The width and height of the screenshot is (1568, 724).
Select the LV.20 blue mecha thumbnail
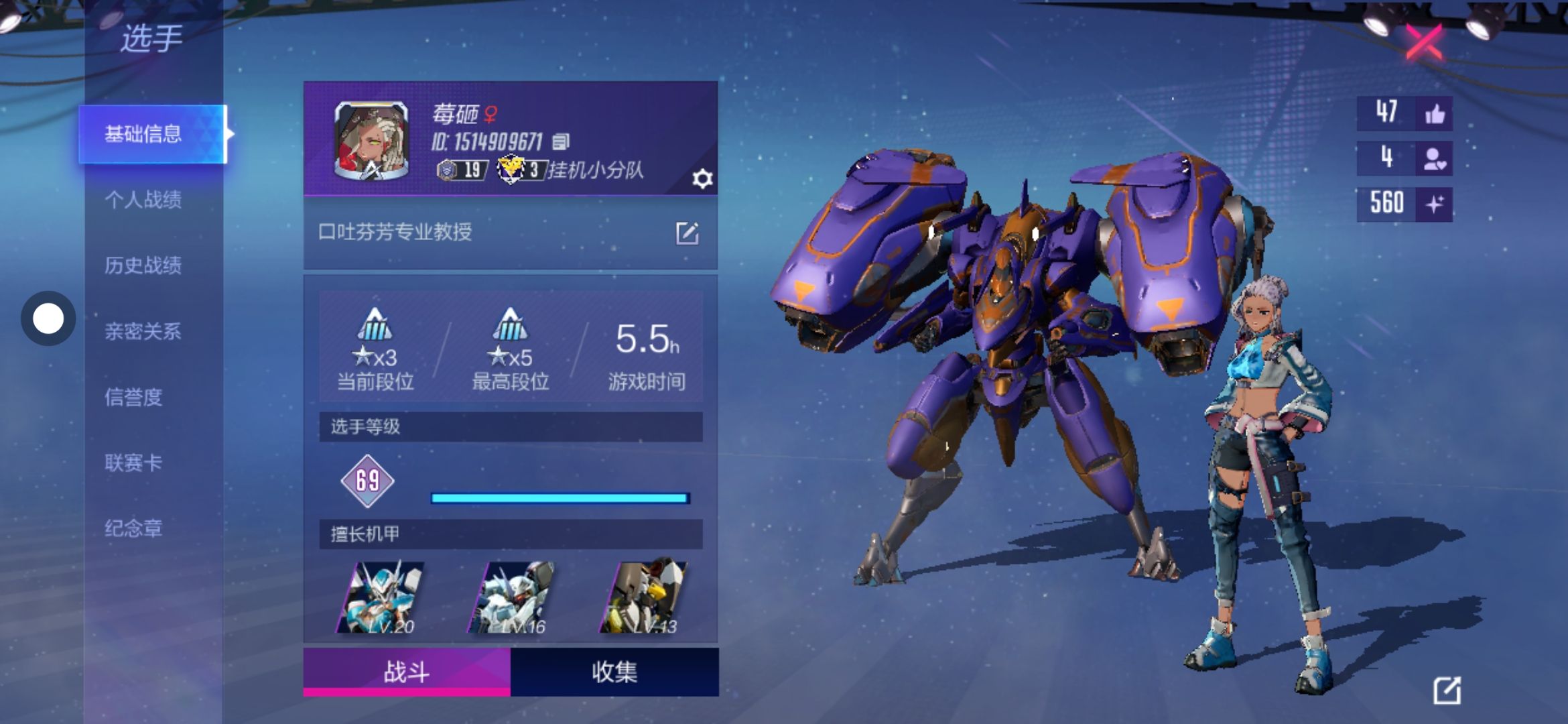coord(382,598)
